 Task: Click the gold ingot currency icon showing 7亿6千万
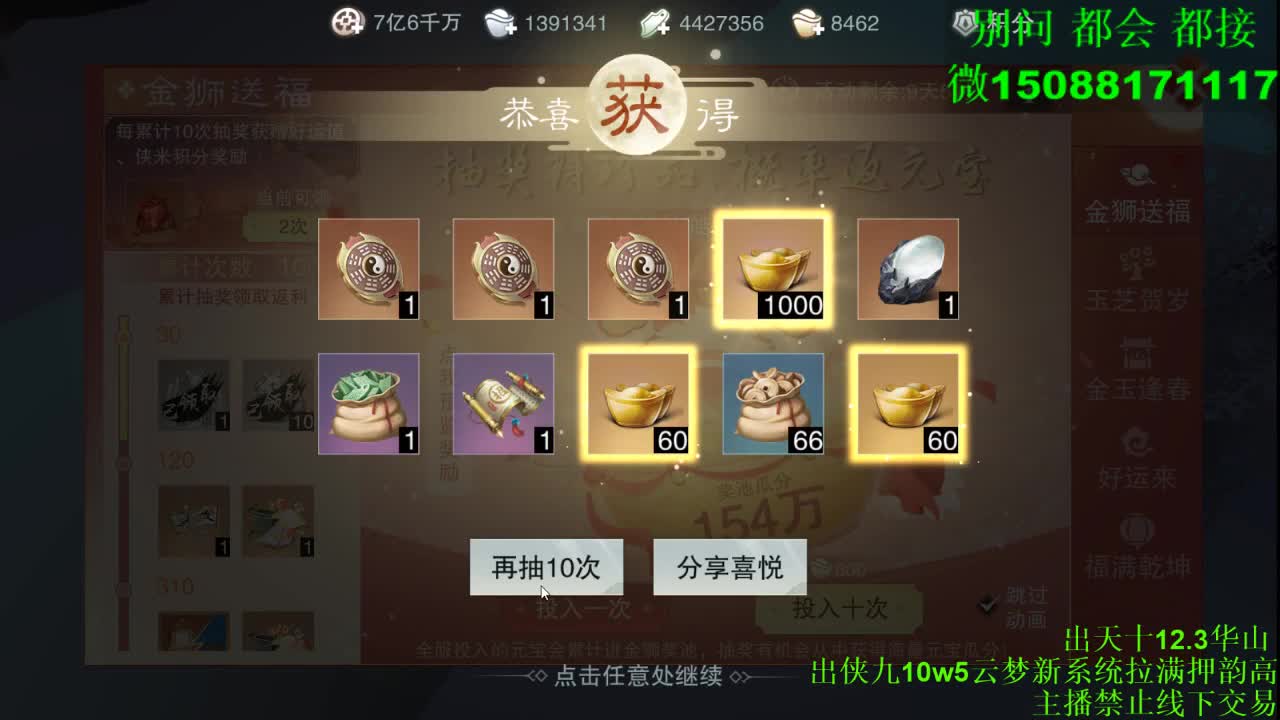(347, 20)
